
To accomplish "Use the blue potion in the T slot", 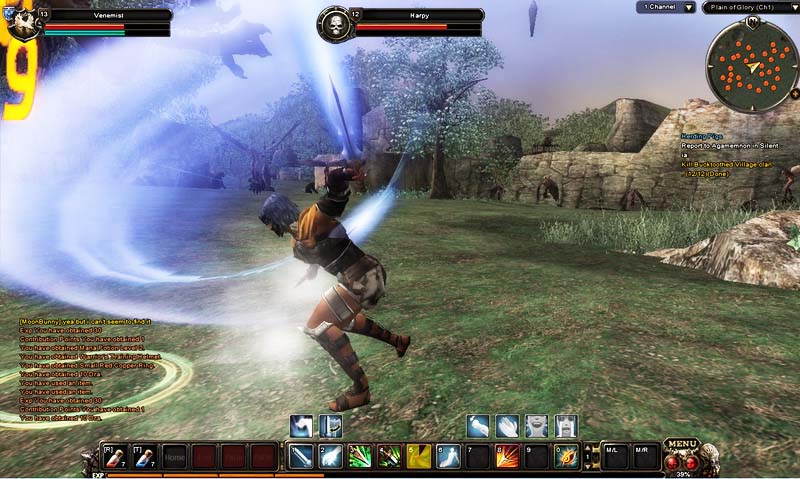I will 145,457.
